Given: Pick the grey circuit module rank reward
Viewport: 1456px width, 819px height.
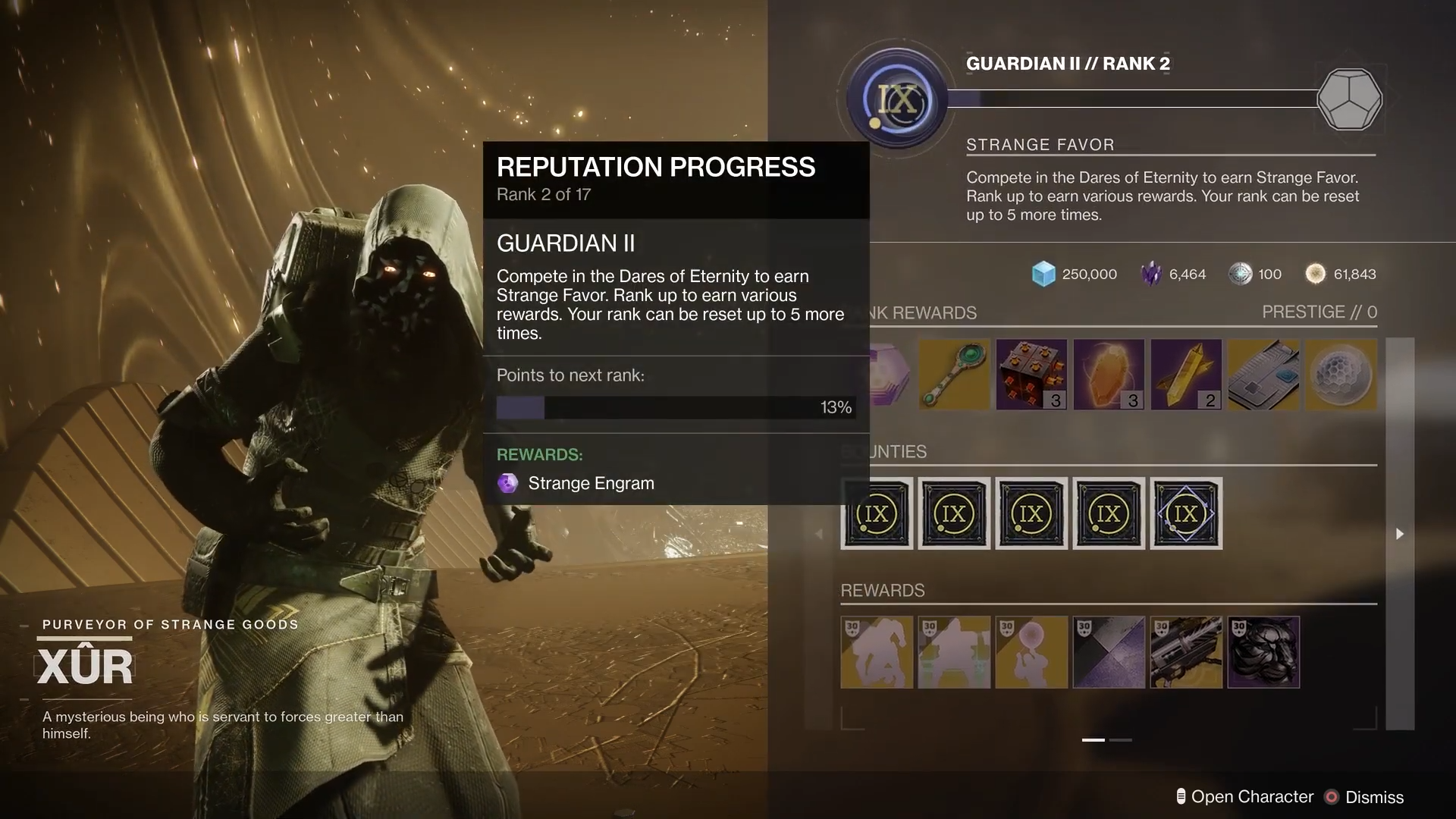Looking at the screenshot, I should 1263,375.
